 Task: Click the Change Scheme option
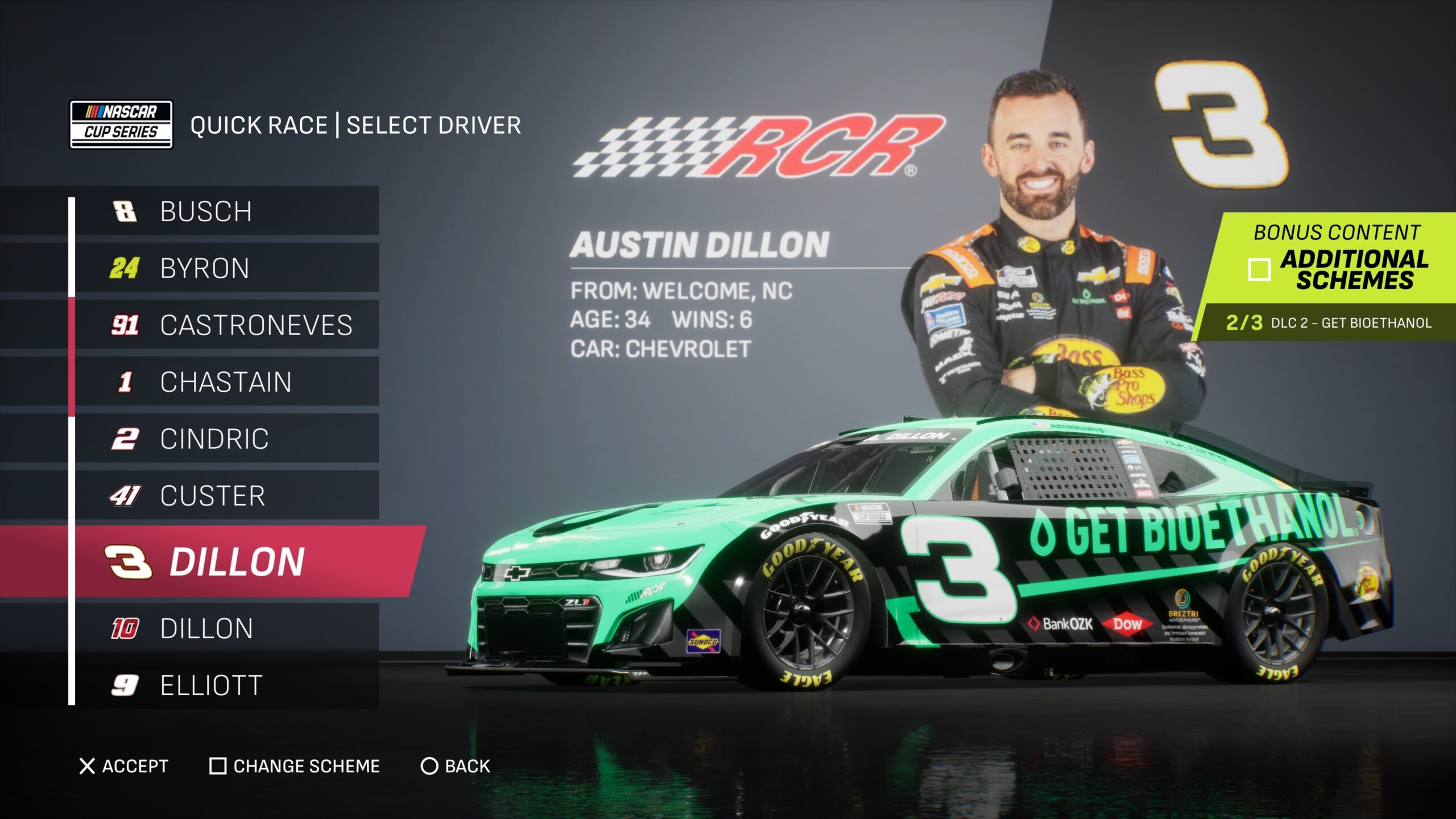pyautogui.click(x=295, y=766)
